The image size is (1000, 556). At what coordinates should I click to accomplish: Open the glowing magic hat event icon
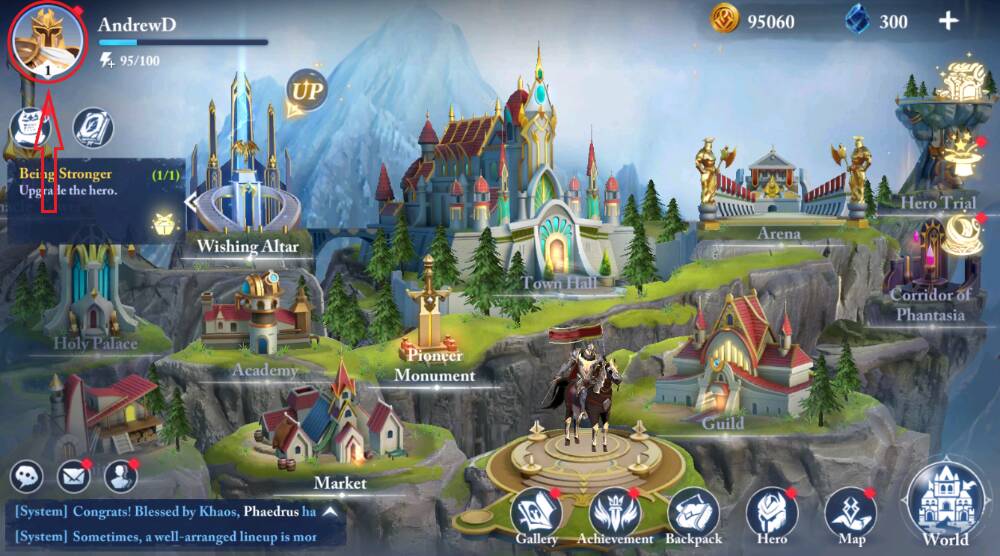[x=964, y=152]
